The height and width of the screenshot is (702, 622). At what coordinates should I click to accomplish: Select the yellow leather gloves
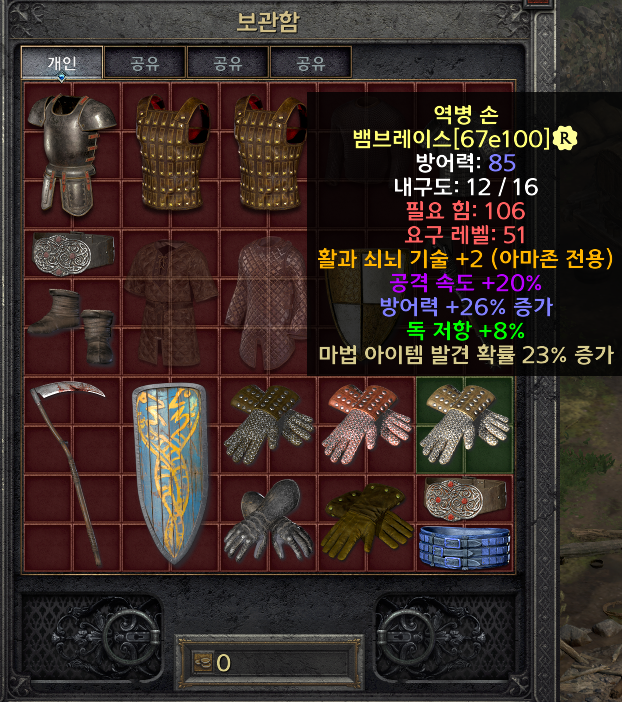366,519
